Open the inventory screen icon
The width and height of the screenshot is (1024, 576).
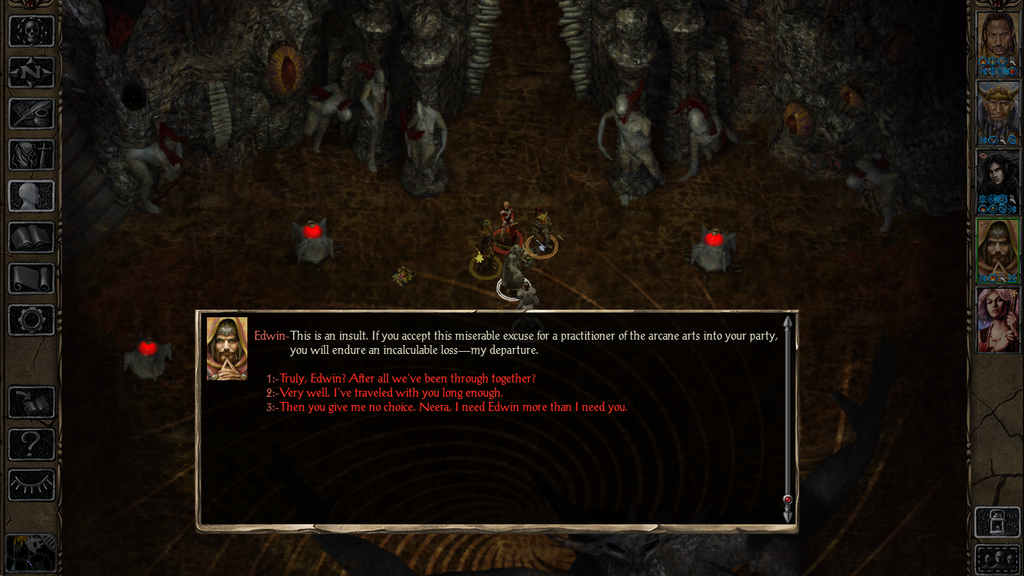pyautogui.click(x=31, y=154)
